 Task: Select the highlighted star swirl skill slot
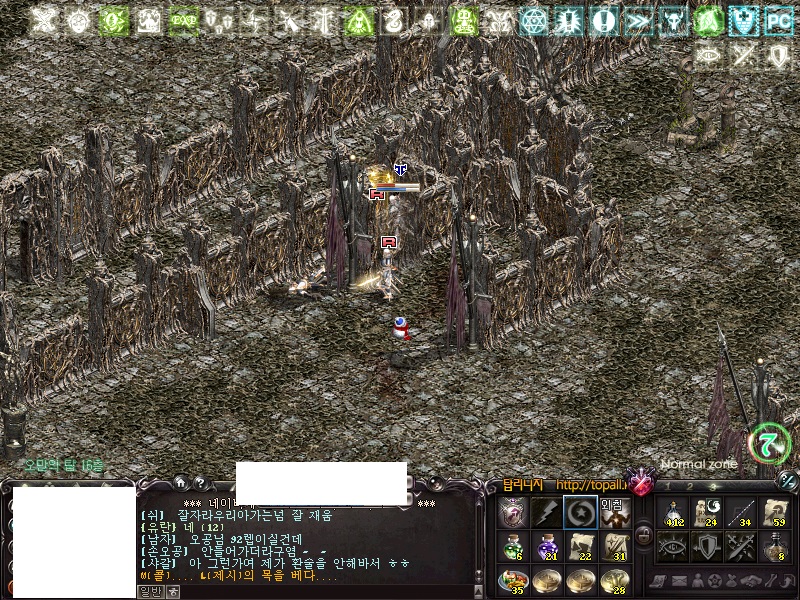click(x=580, y=512)
